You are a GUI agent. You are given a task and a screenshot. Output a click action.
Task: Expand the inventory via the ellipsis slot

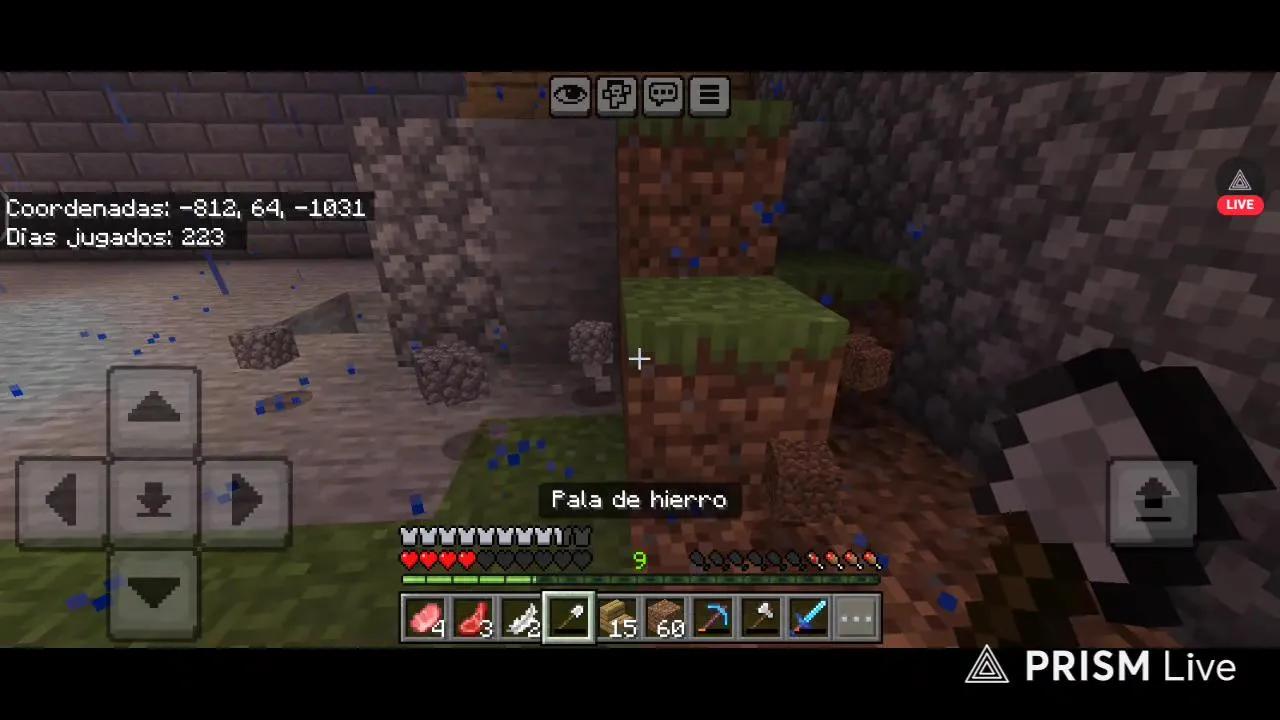tap(856, 617)
